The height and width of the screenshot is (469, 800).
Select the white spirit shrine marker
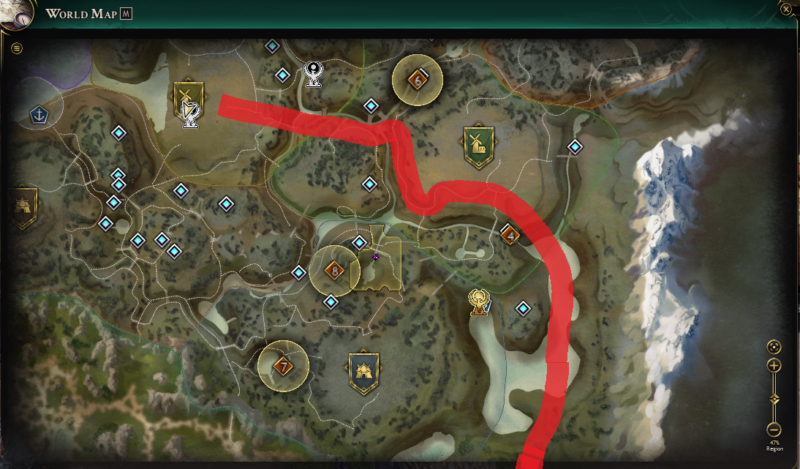click(x=314, y=72)
